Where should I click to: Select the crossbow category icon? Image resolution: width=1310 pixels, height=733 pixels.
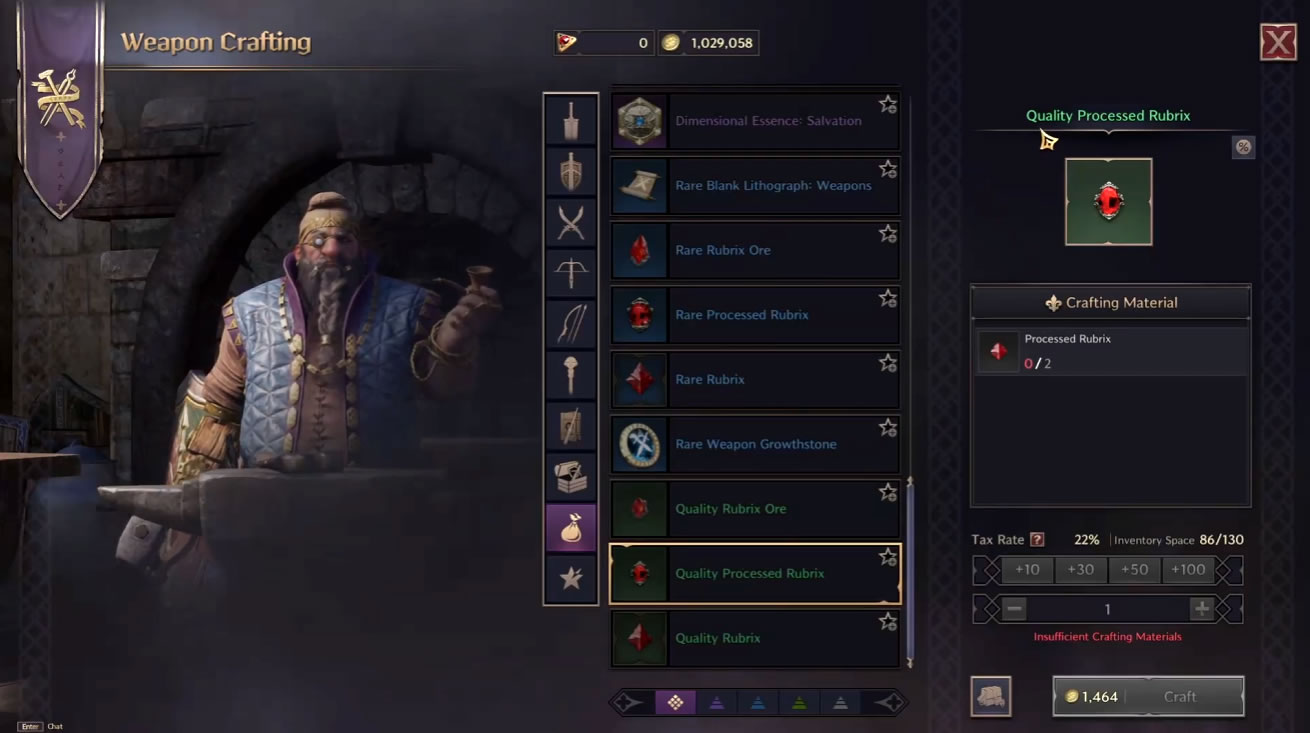click(x=571, y=274)
